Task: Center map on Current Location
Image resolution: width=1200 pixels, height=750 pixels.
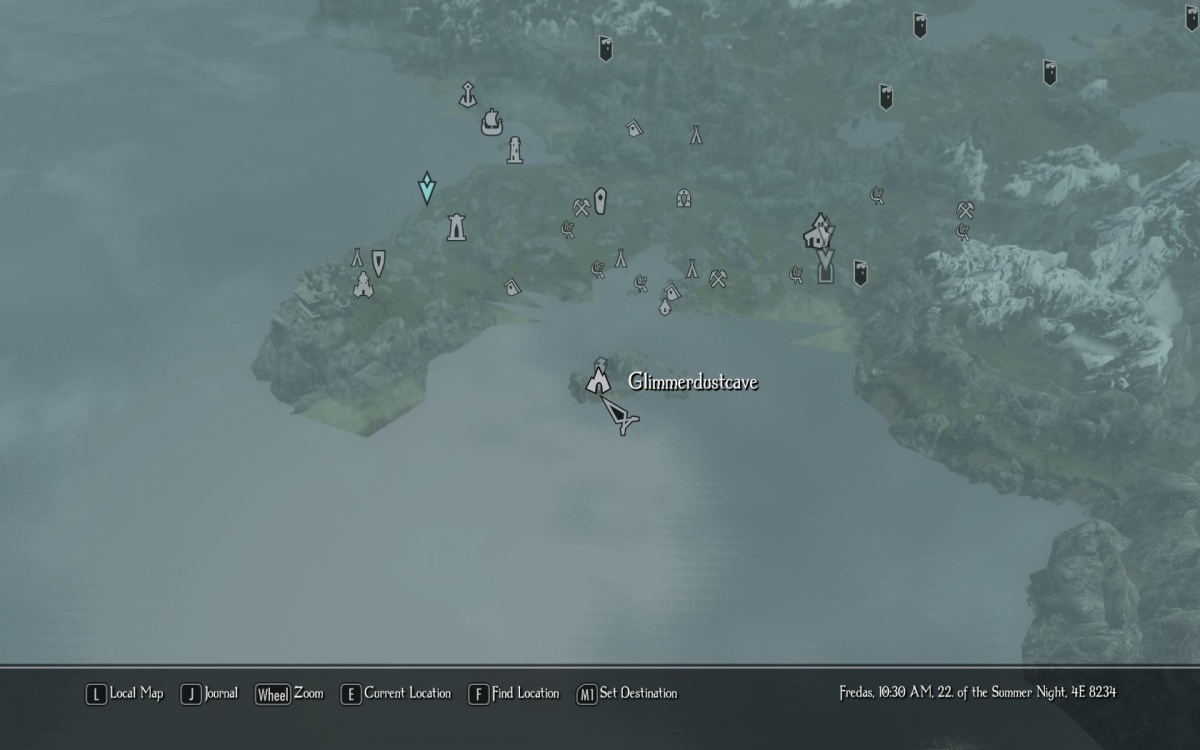Action: [396, 693]
